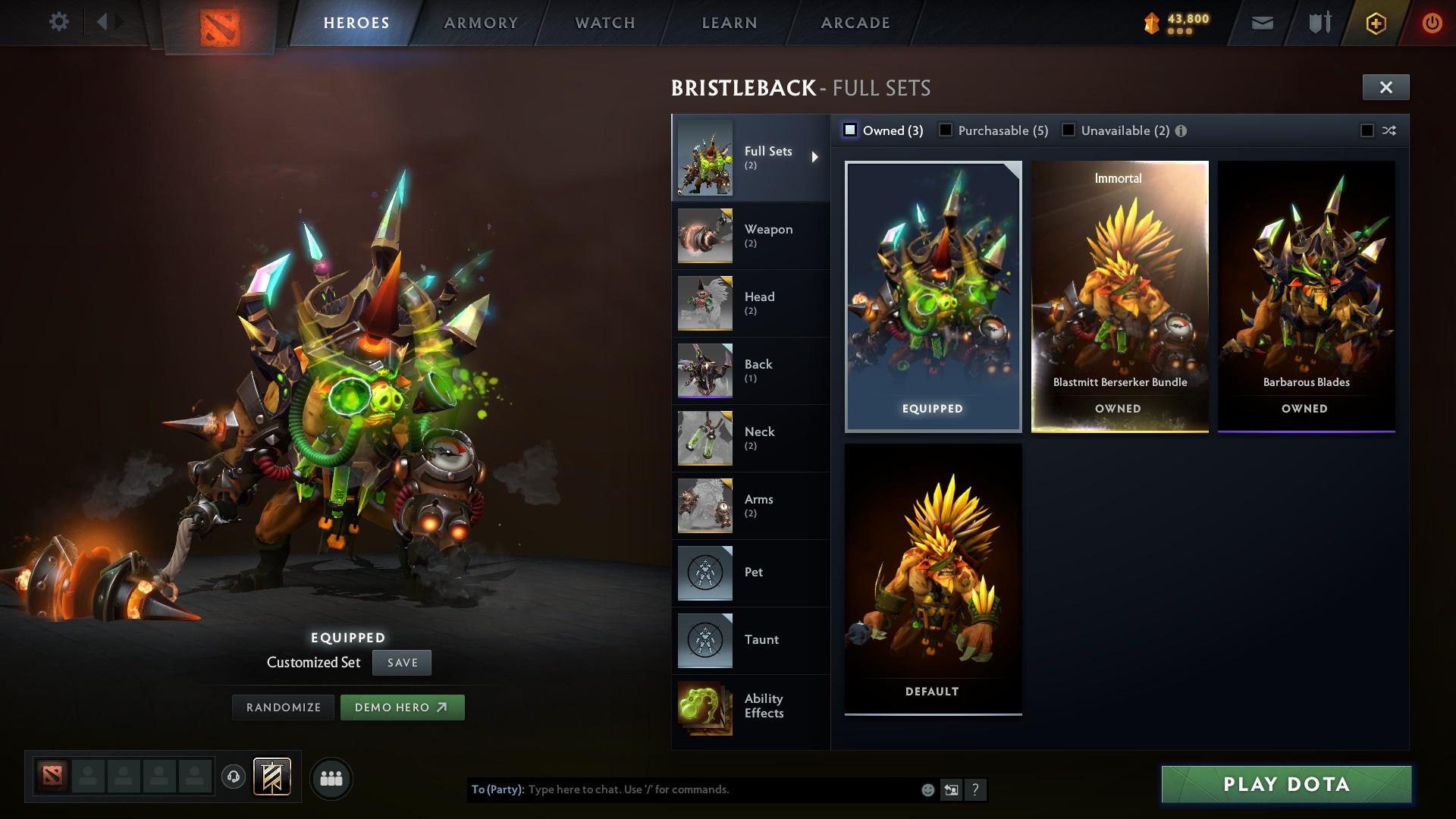Open the emoticon picker in chat

coord(927,789)
